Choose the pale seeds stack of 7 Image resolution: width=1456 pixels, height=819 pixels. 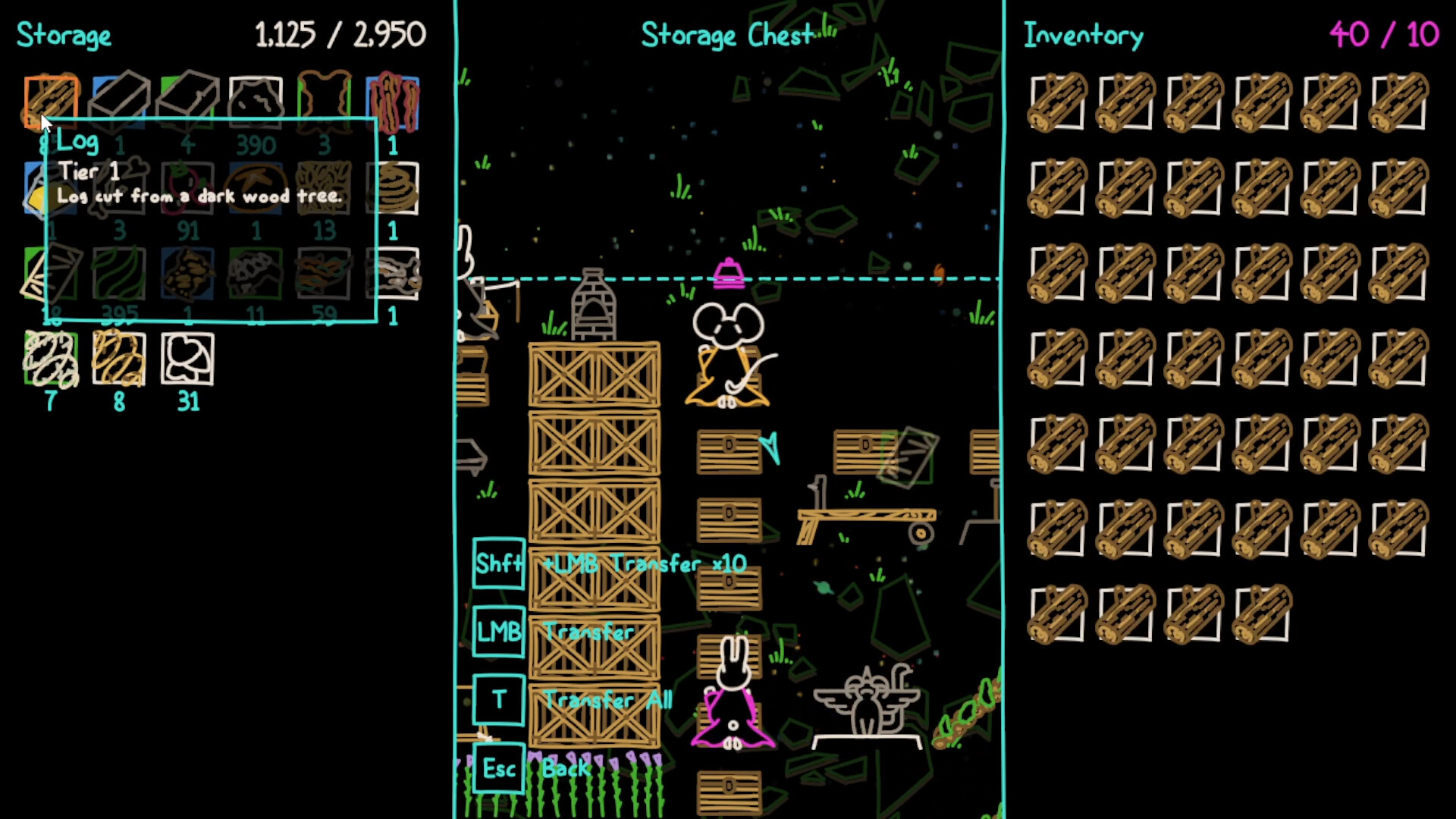pos(51,359)
